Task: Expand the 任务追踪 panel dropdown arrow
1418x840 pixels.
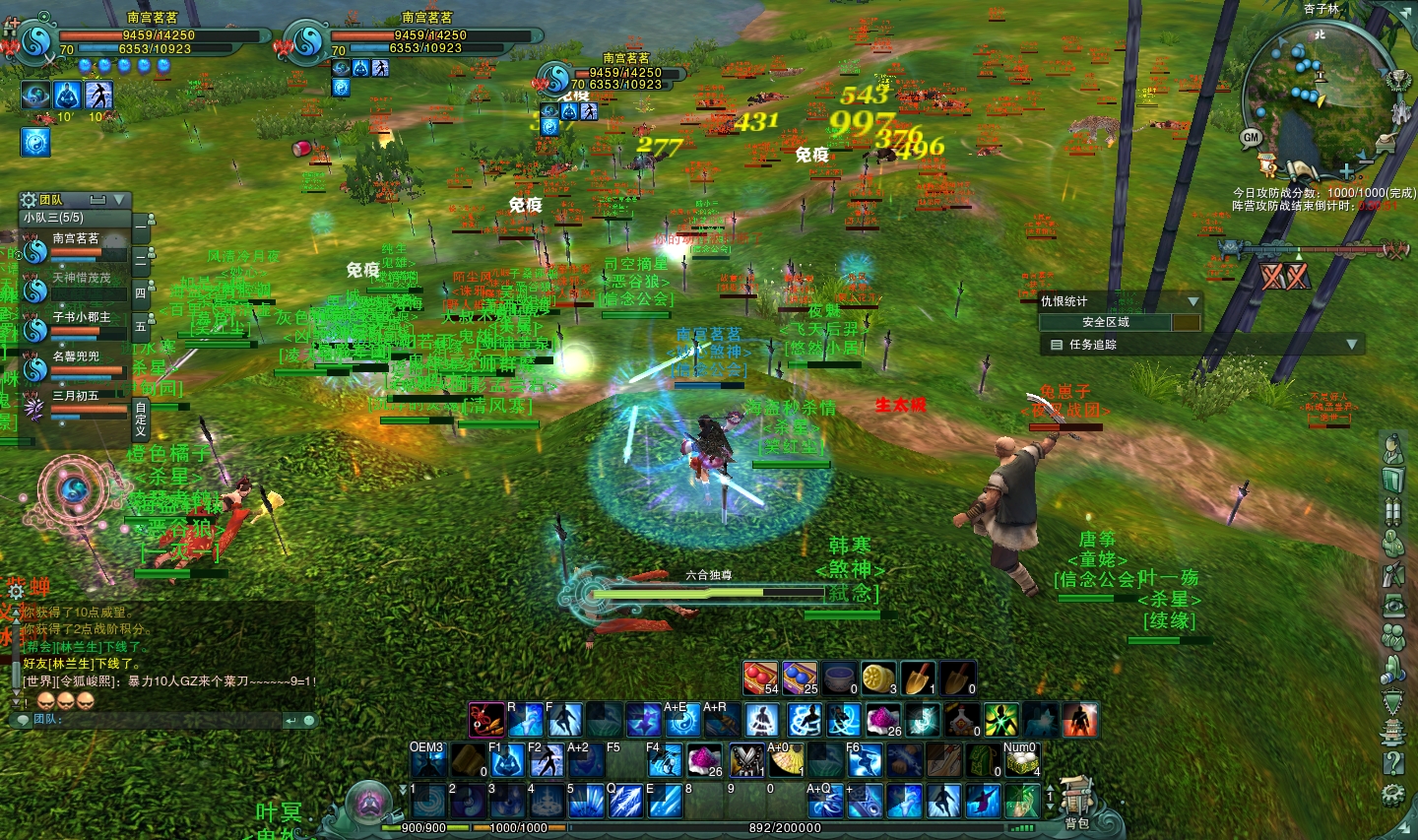Action: (x=1351, y=345)
